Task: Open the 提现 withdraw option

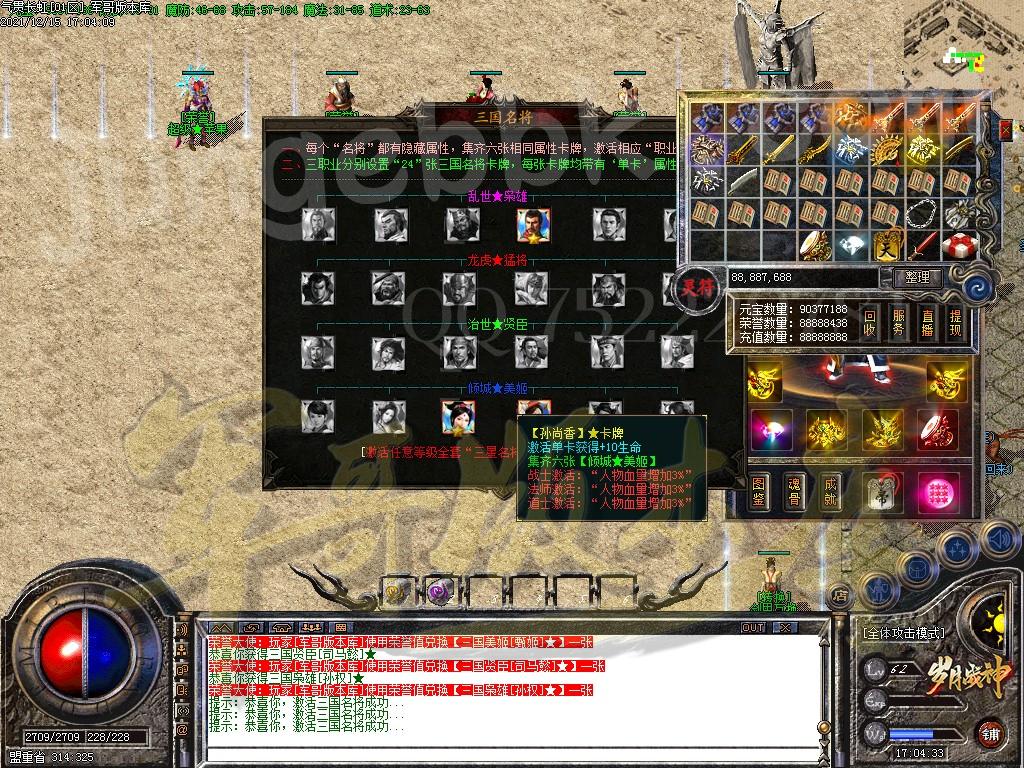Action: (x=955, y=322)
